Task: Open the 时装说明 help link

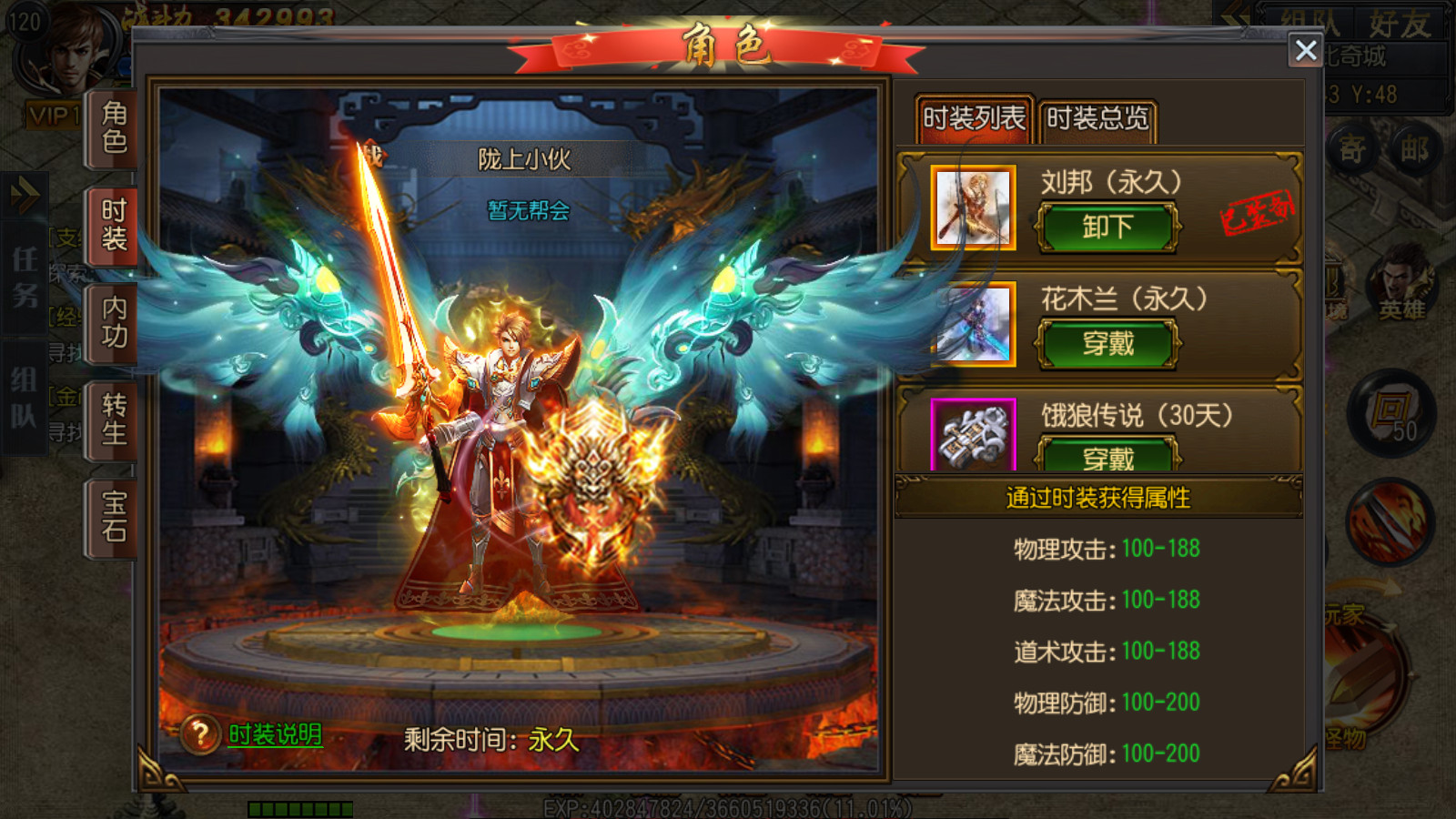Action: (275, 734)
